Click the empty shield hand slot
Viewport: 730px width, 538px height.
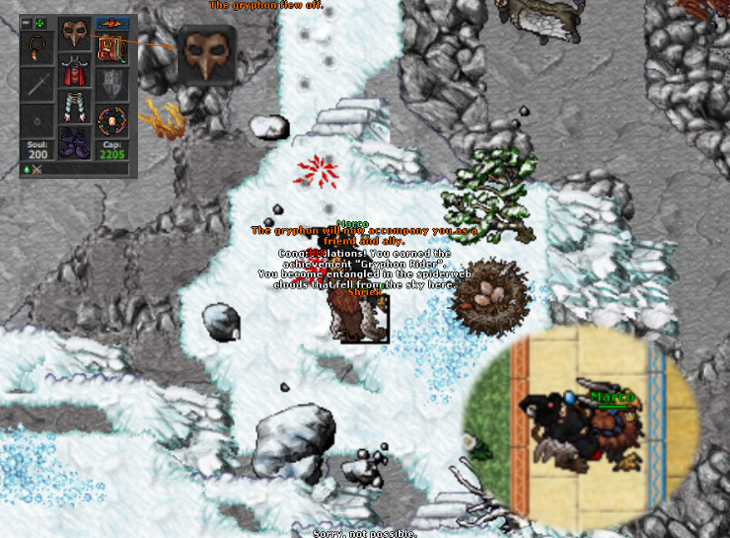click(x=110, y=85)
